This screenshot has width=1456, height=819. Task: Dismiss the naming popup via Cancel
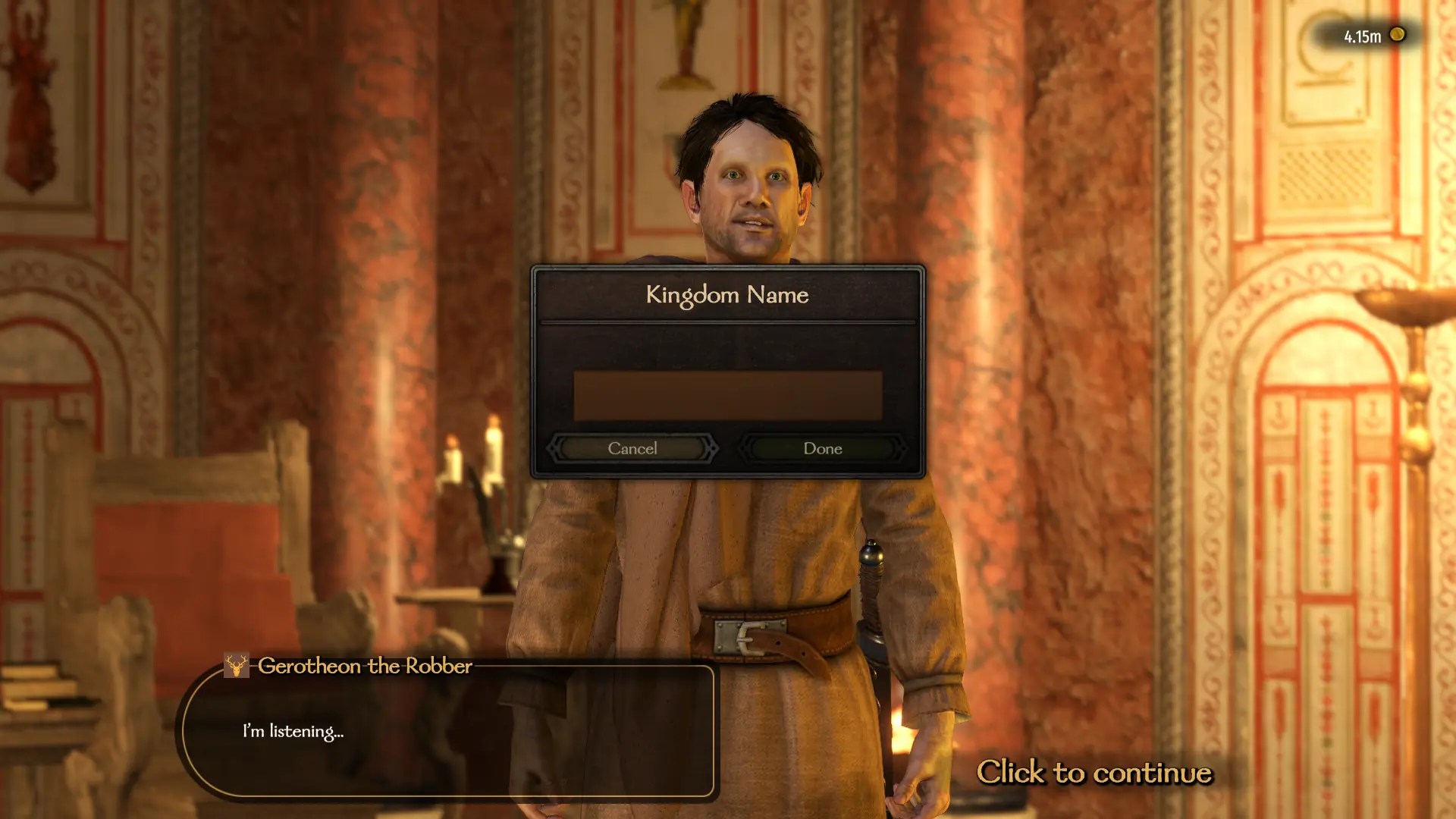click(632, 448)
